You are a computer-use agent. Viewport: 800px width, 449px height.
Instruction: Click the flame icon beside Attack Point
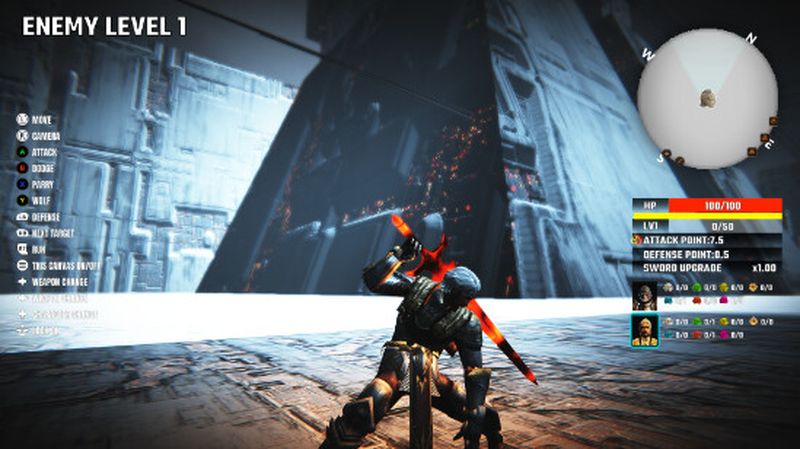(637, 240)
